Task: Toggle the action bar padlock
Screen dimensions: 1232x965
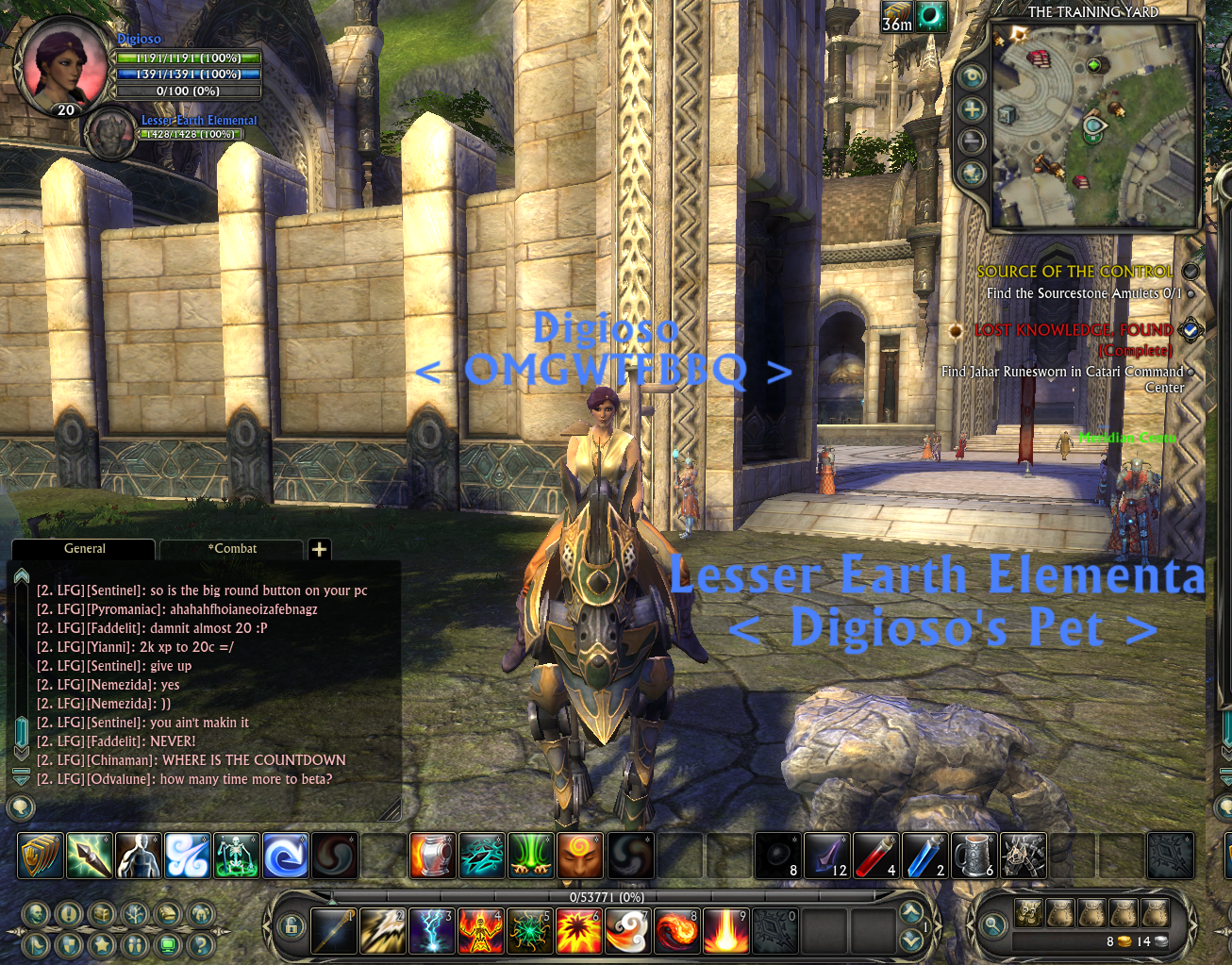Action: tap(291, 926)
